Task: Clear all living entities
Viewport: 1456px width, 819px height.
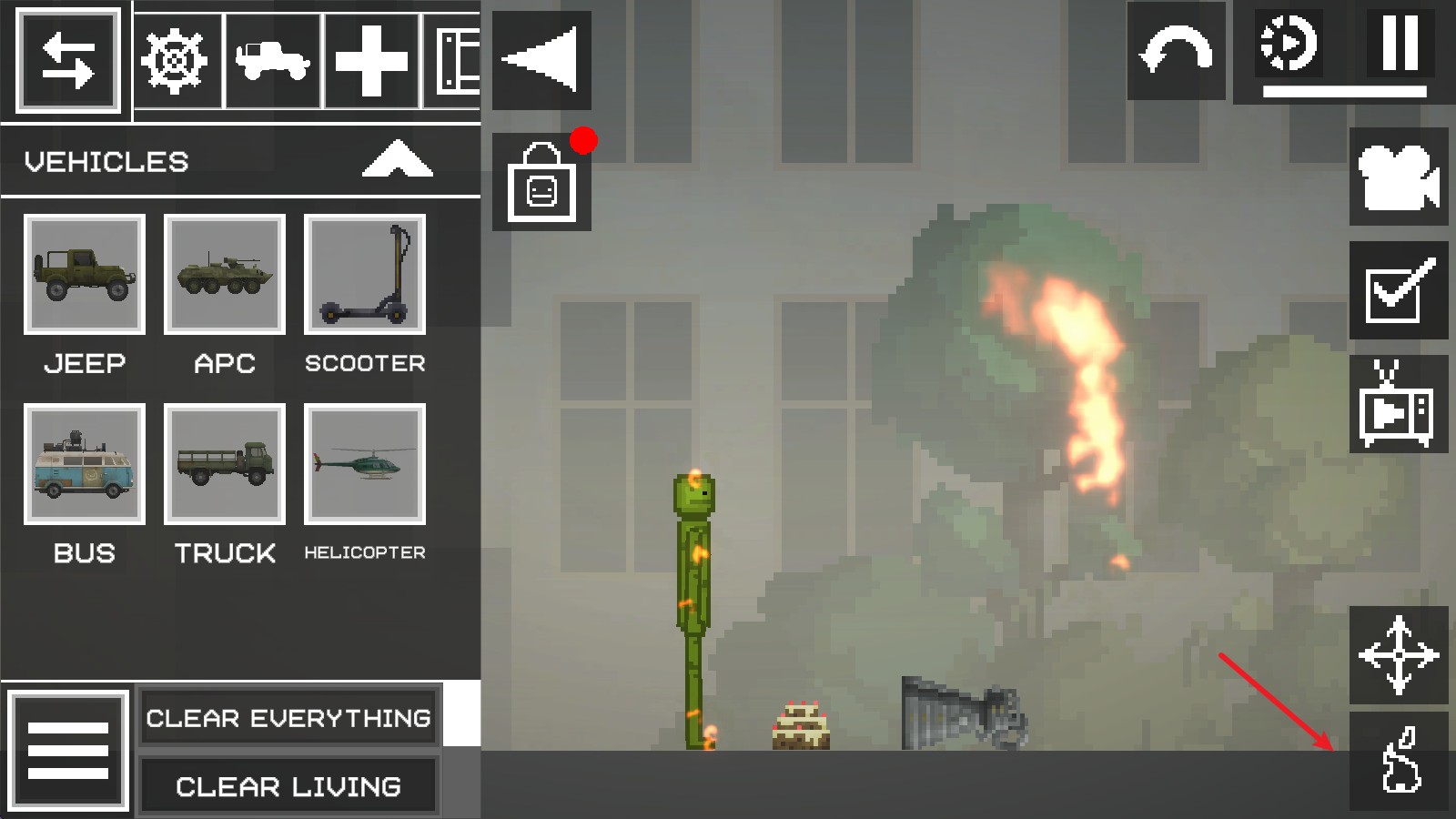Action: (288, 786)
